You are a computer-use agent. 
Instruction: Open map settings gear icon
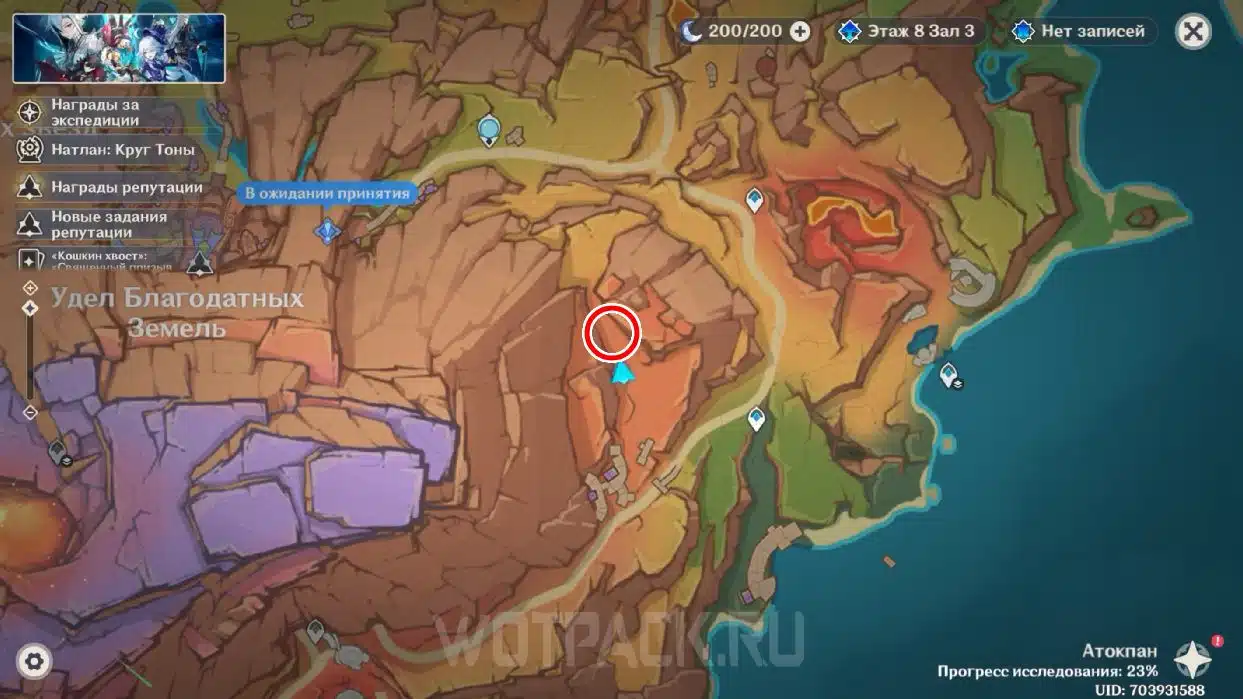click(x=34, y=661)
